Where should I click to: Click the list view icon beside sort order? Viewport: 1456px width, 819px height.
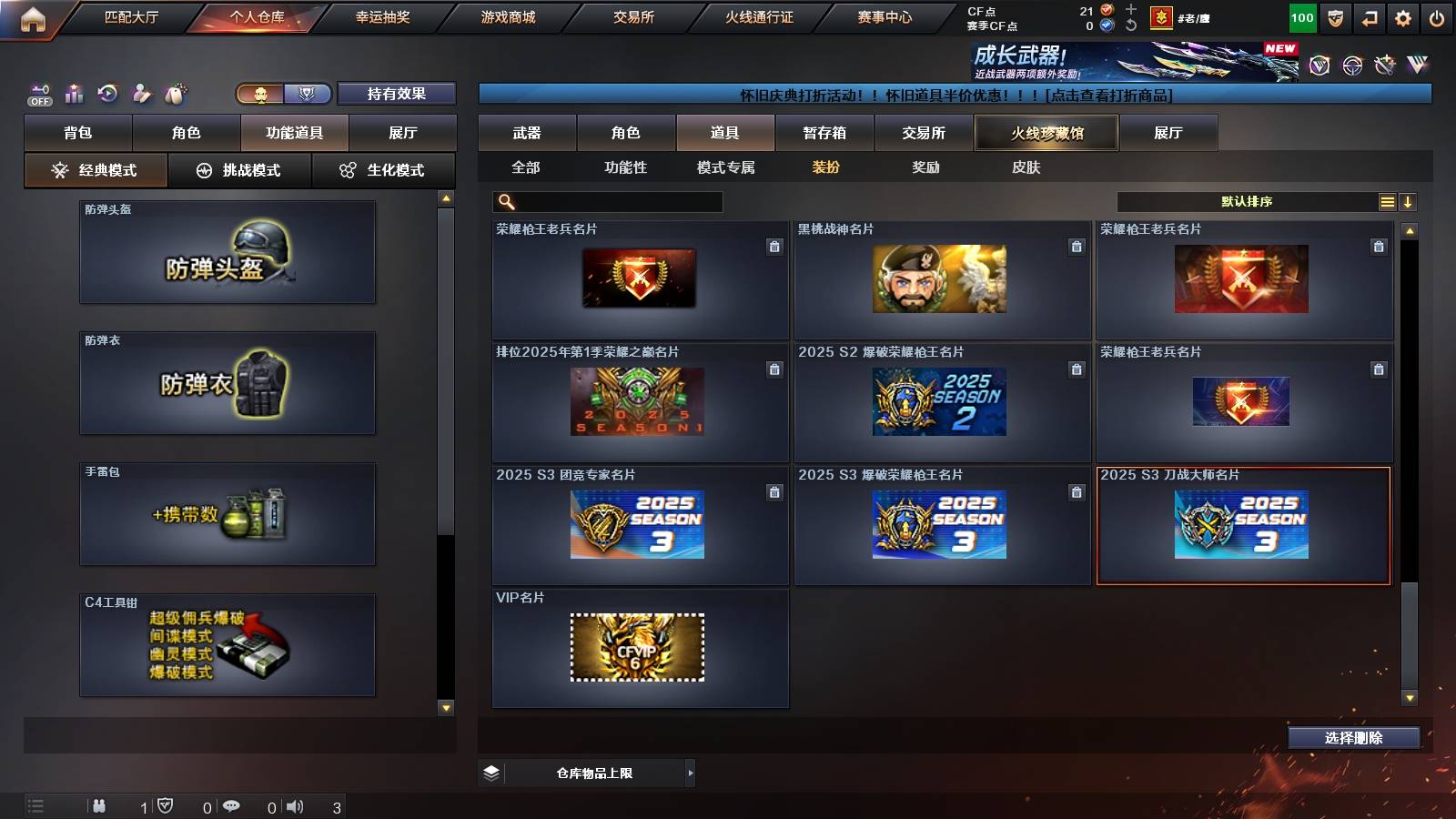(1387, 202)
